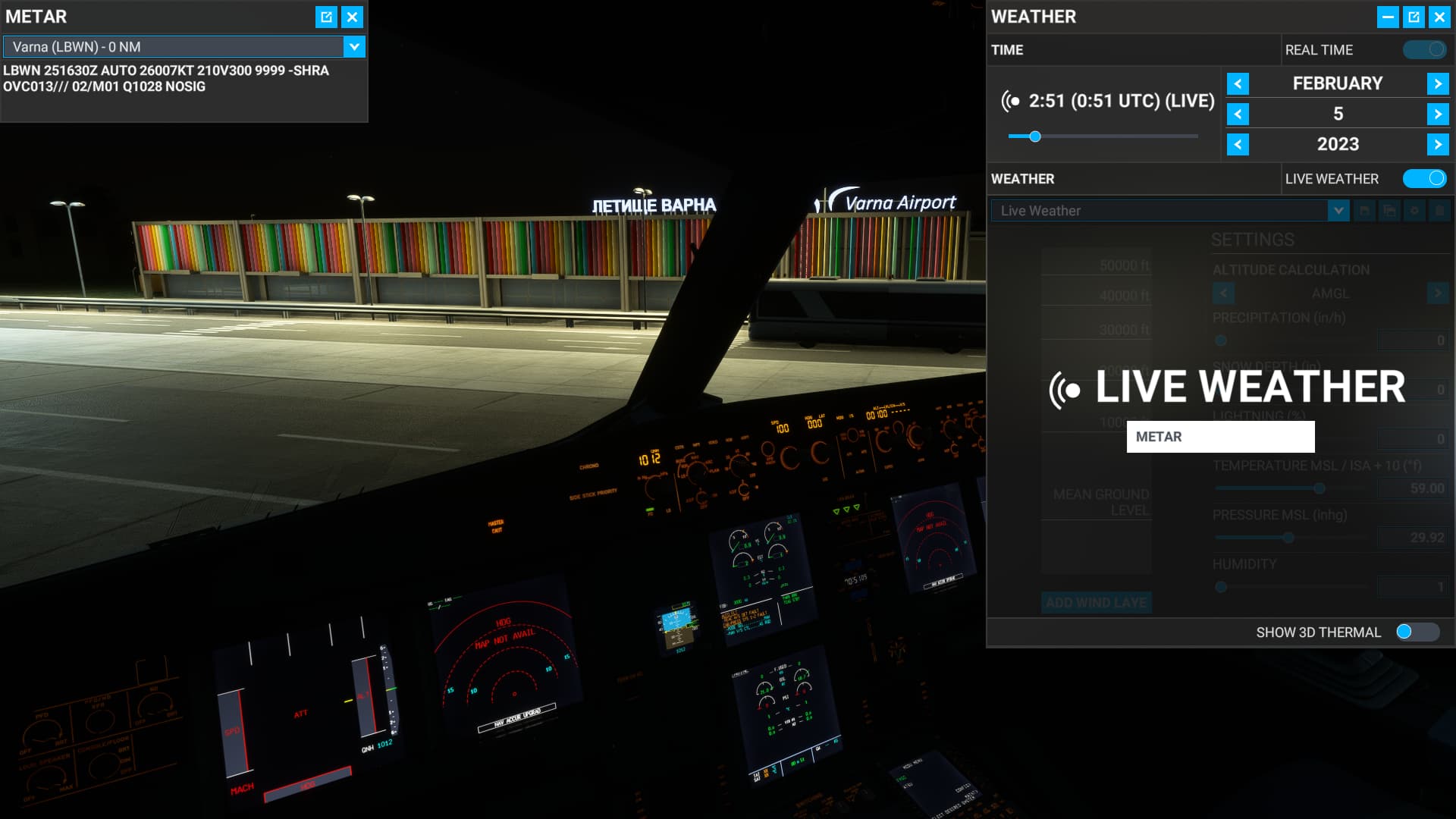This screenshot has height=819, width=1456.
Task: Open the weather preset settings gear icon
Action: [x=1414, y=211]
